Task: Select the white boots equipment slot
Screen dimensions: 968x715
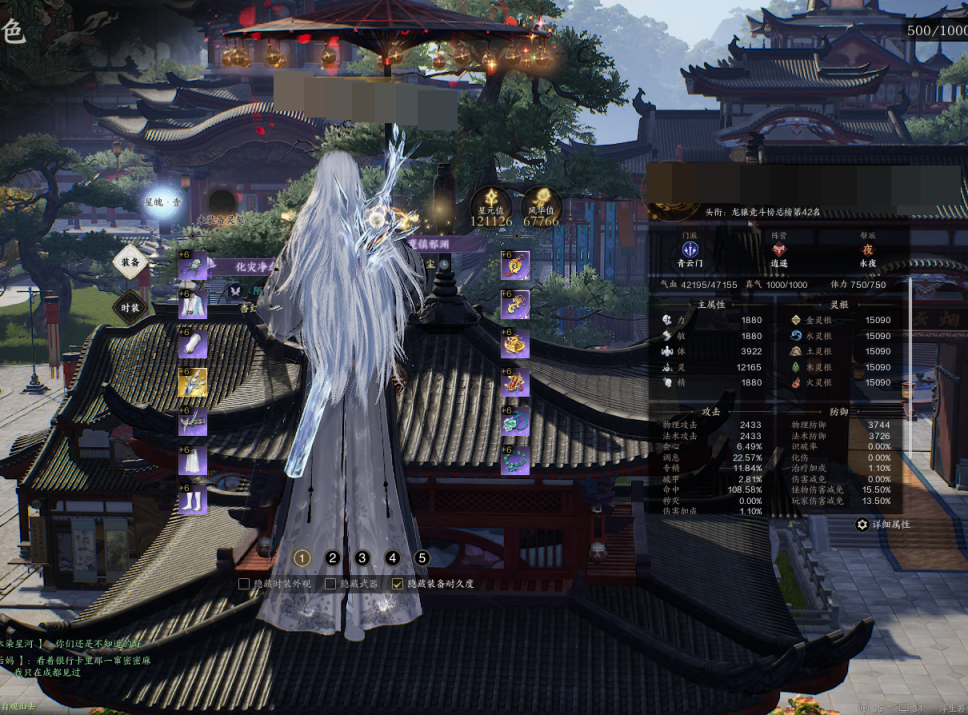Action: click(x=192, y=498)
